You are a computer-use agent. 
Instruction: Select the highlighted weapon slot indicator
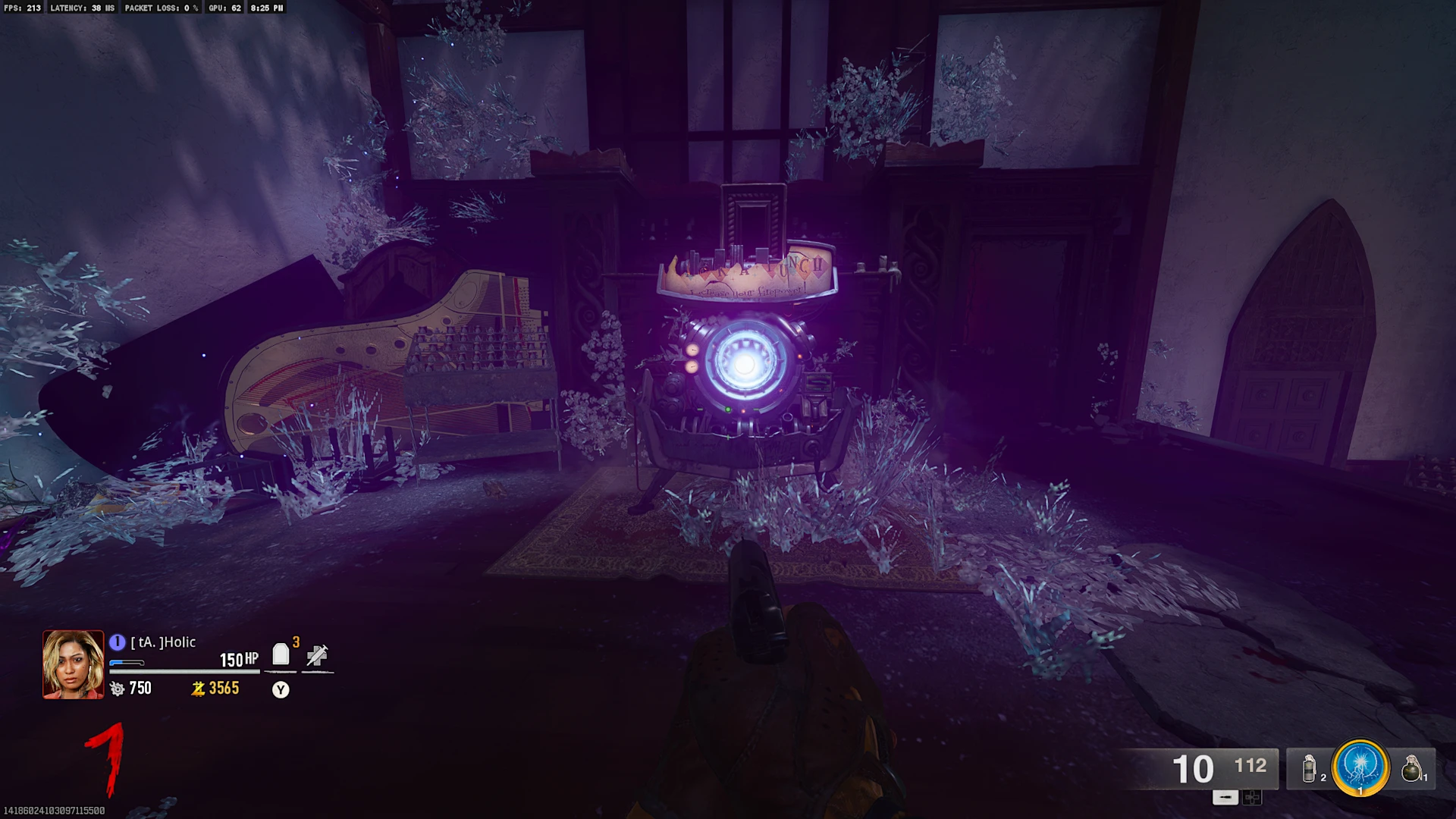click(x=1225, y=797)
